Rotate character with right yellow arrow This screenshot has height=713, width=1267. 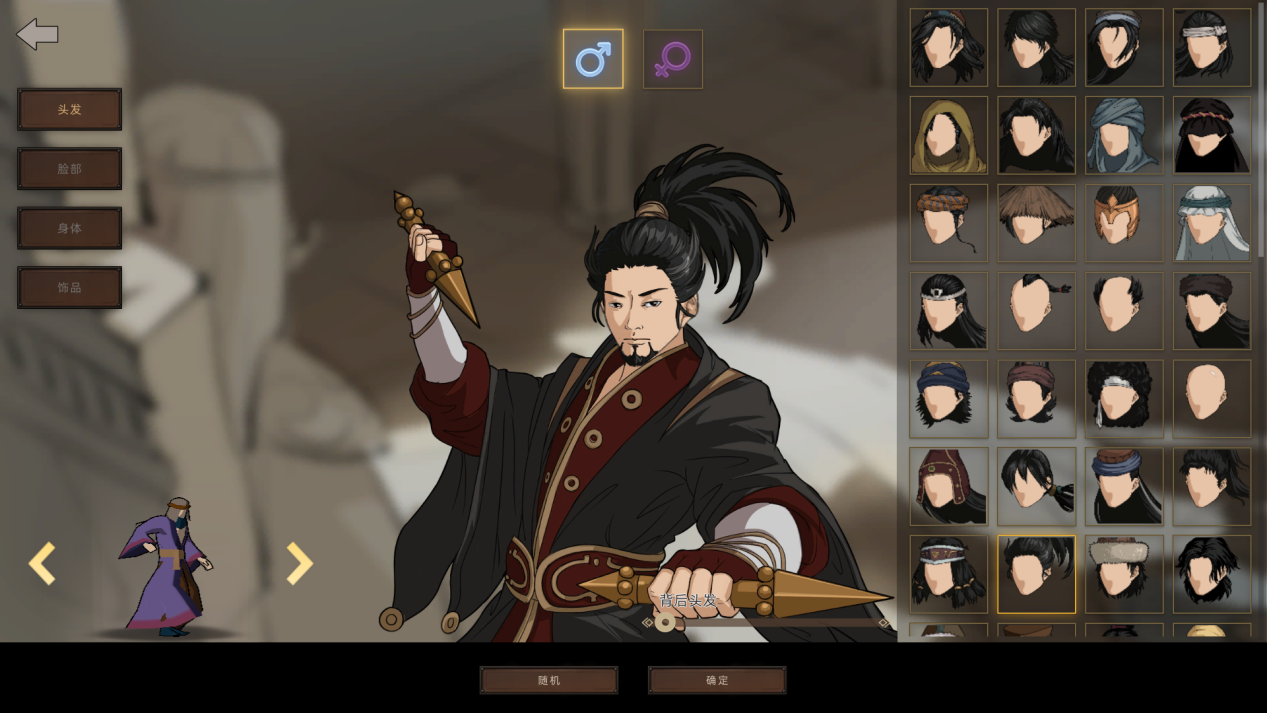pos(299,564)
